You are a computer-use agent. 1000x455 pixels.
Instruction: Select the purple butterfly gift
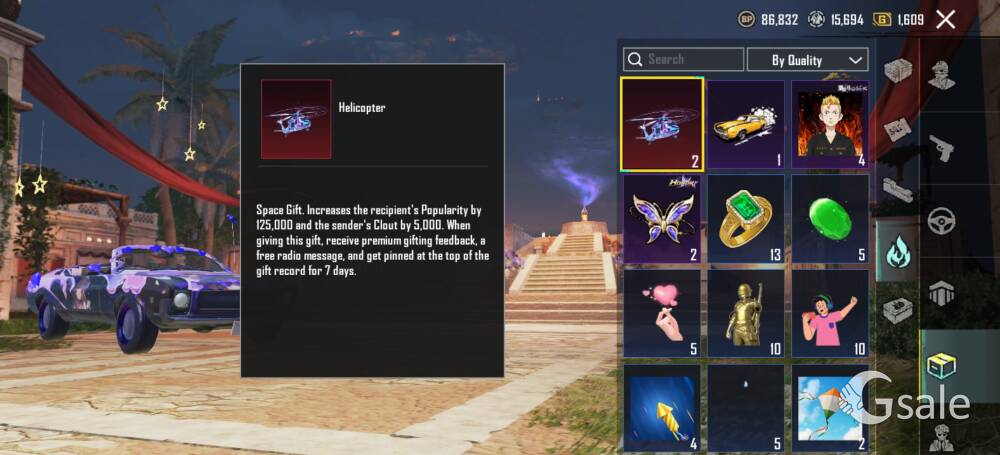point(662,218)
